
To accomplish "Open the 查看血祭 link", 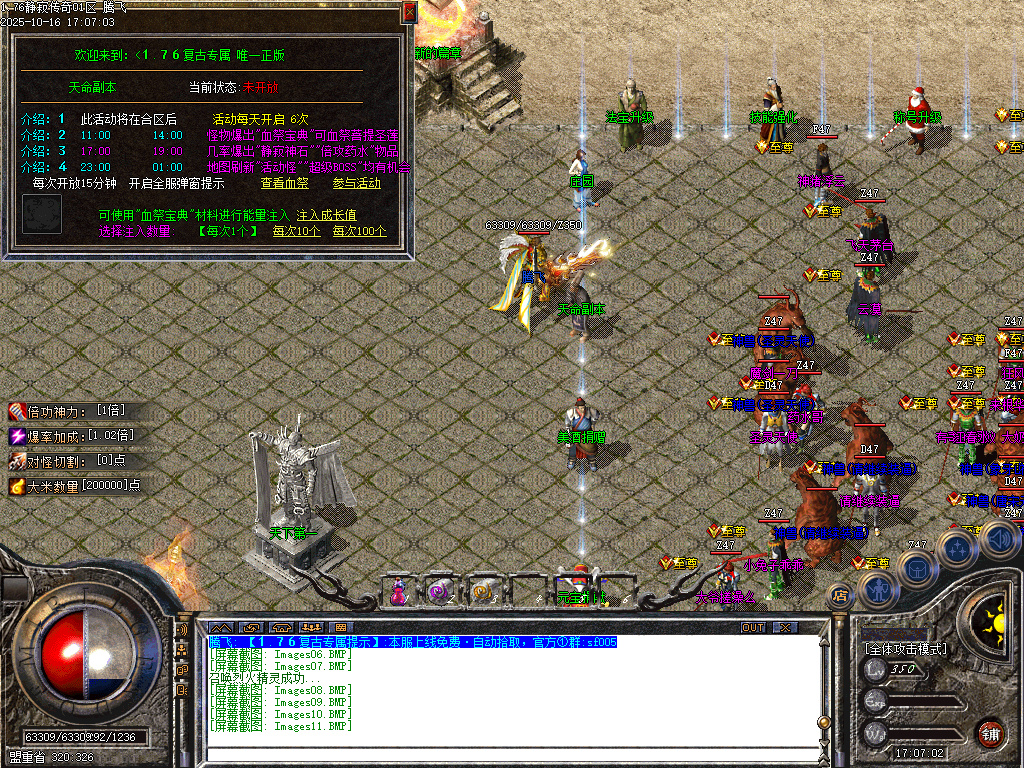I will tap(285, 184).
